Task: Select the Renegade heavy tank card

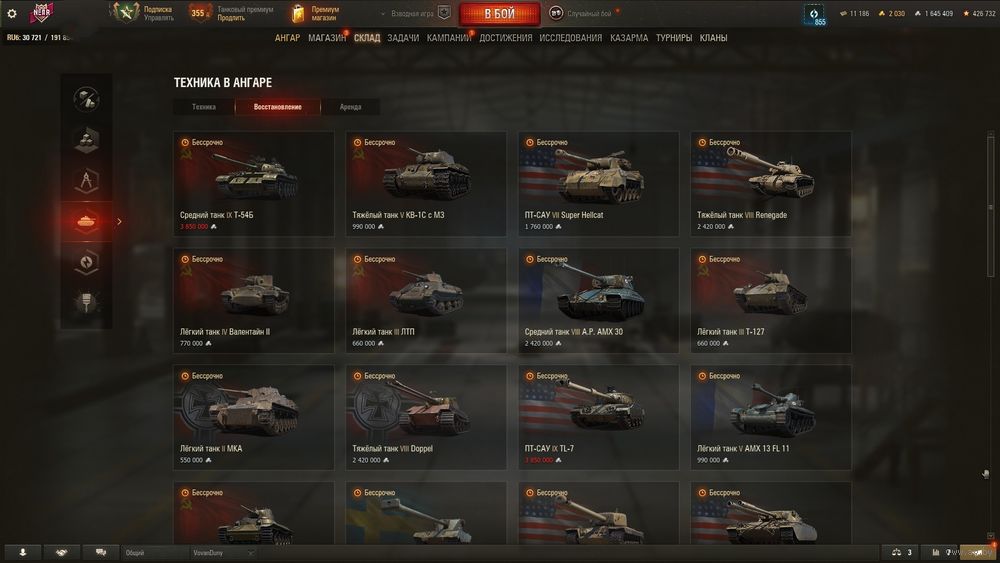Action: pyautogui.click(x=771, y=183)
